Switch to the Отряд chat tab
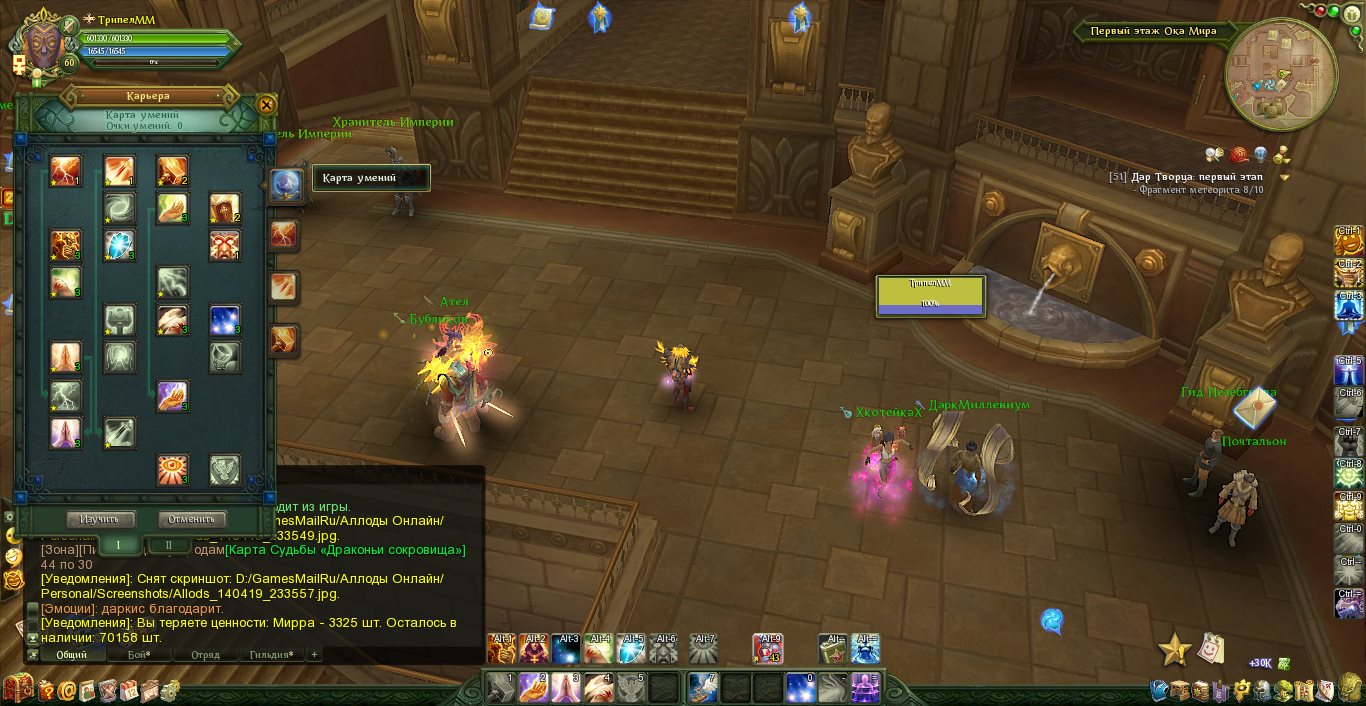The image size is (1366, 706). click(205, 655)
